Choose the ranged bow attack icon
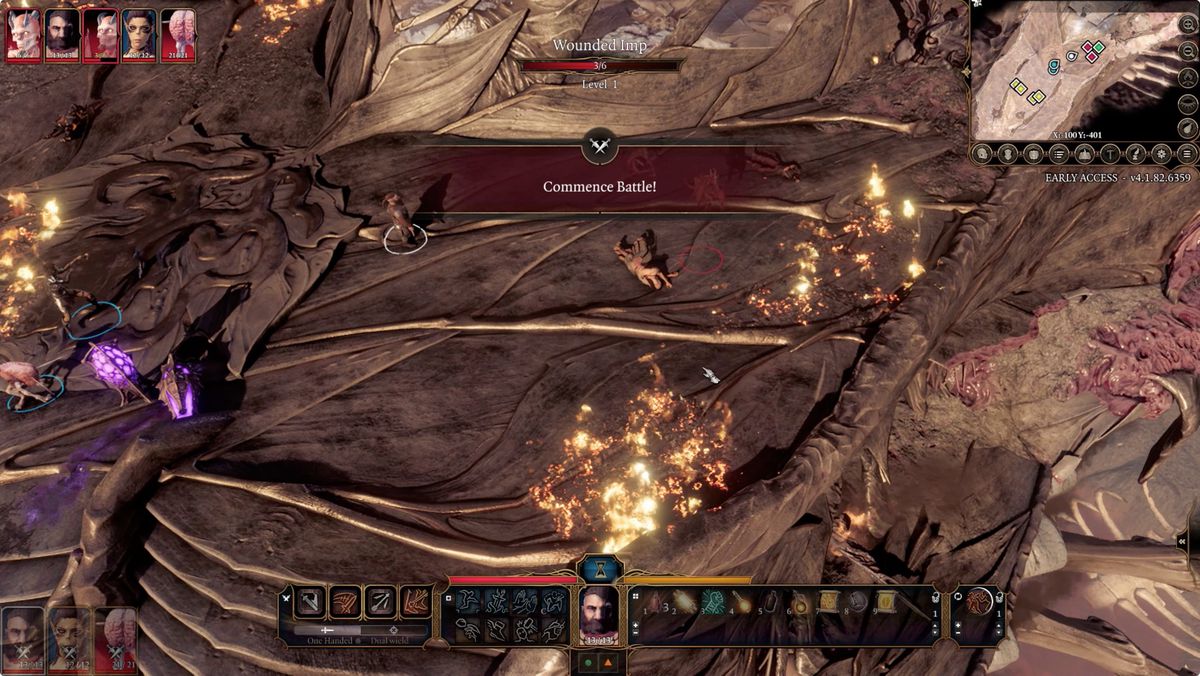Viewport: 1200px width, 676px height. pos(380,602)
